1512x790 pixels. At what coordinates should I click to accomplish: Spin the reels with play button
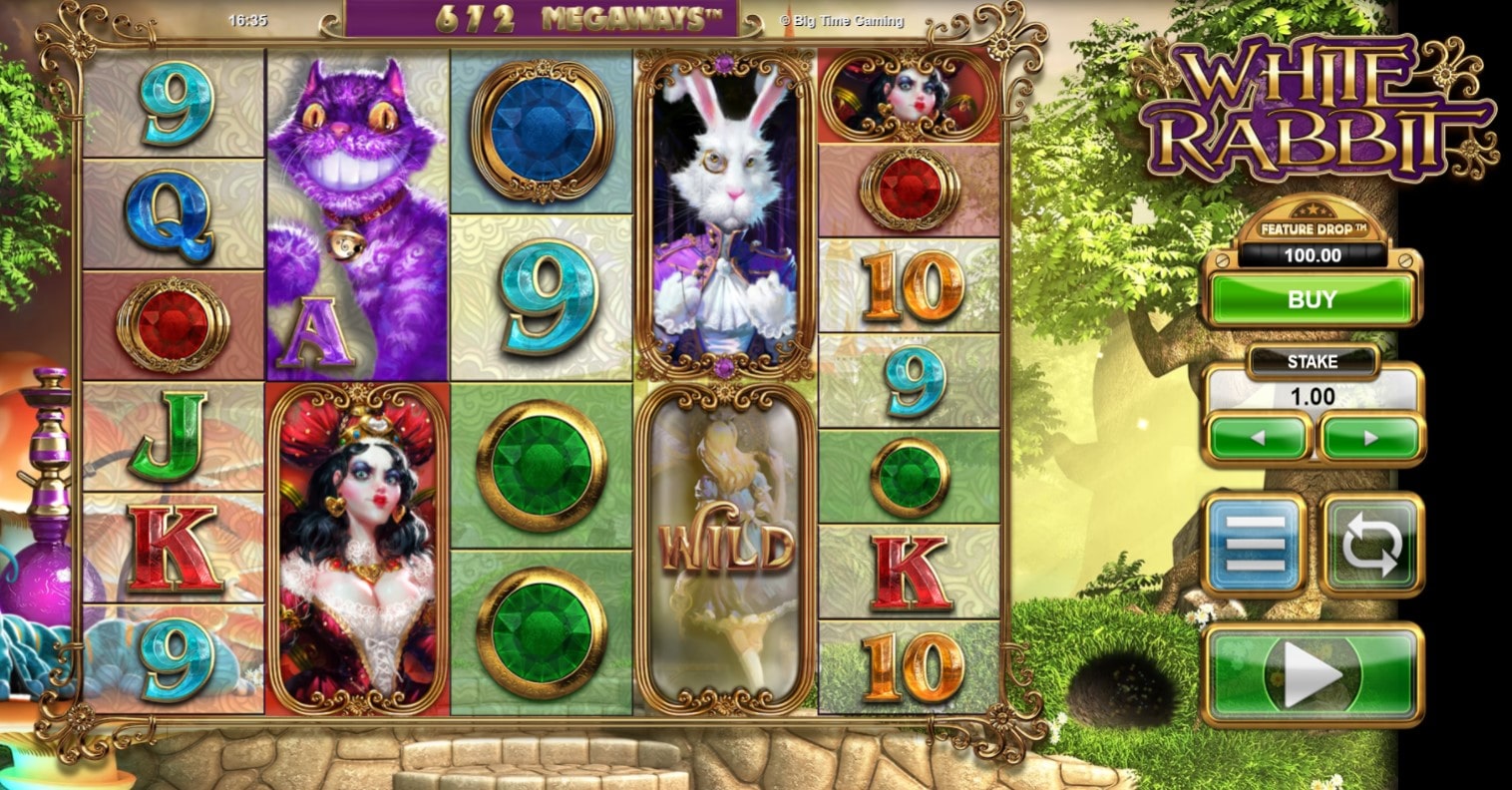pos(1312,674)
